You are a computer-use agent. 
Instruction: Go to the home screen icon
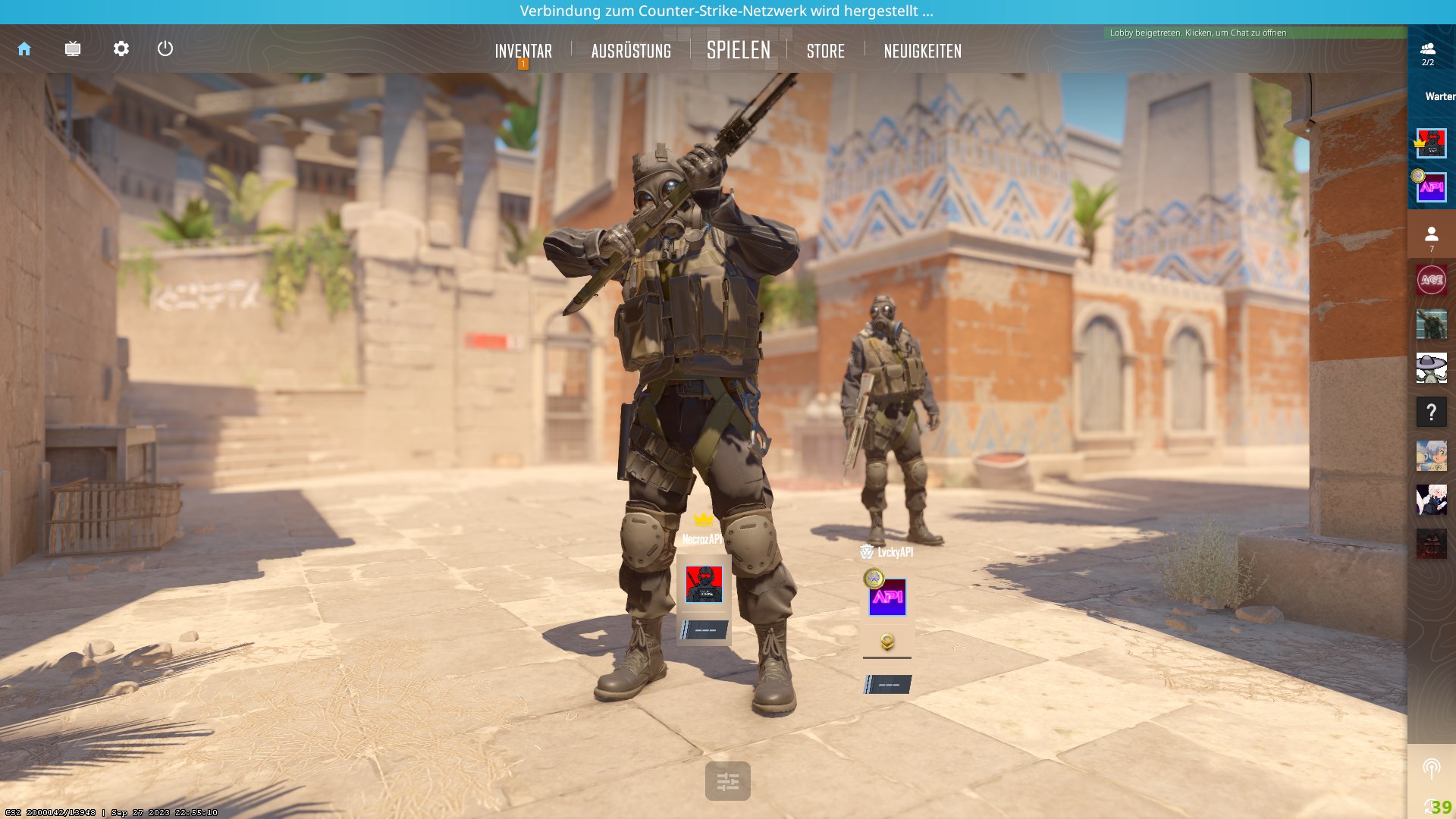(x=24, y=49)
